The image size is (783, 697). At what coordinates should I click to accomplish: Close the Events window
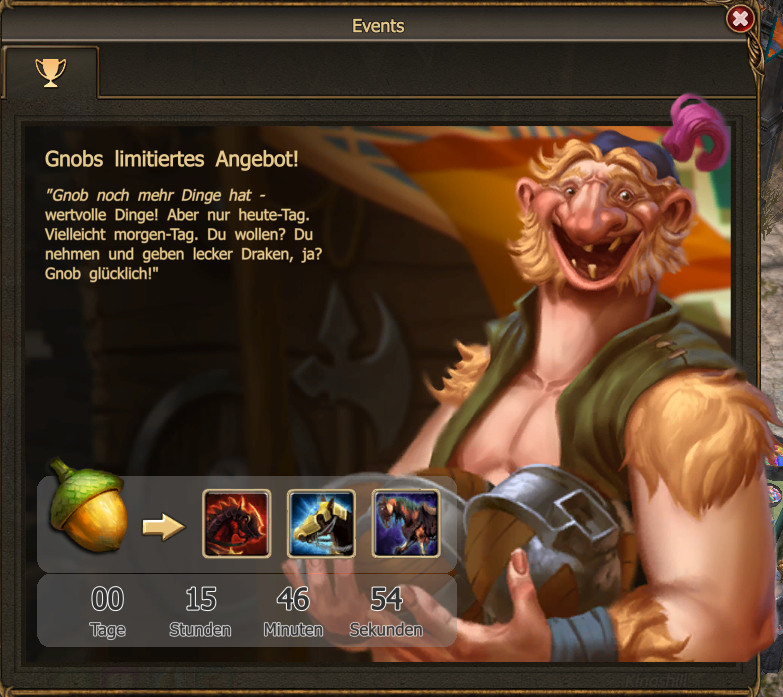[x=740, y=19]
